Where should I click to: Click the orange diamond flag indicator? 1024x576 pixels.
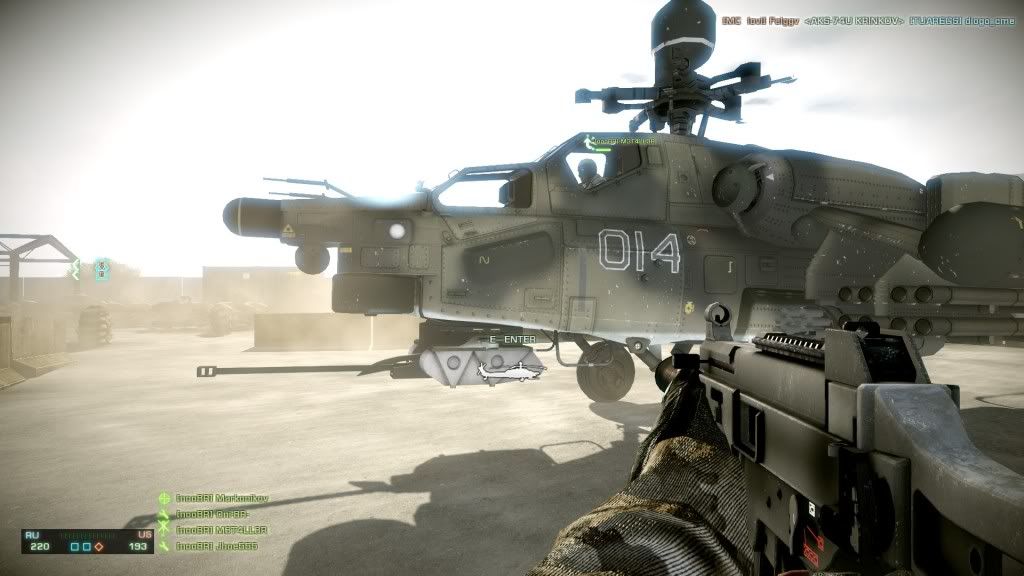click(99, 547)
